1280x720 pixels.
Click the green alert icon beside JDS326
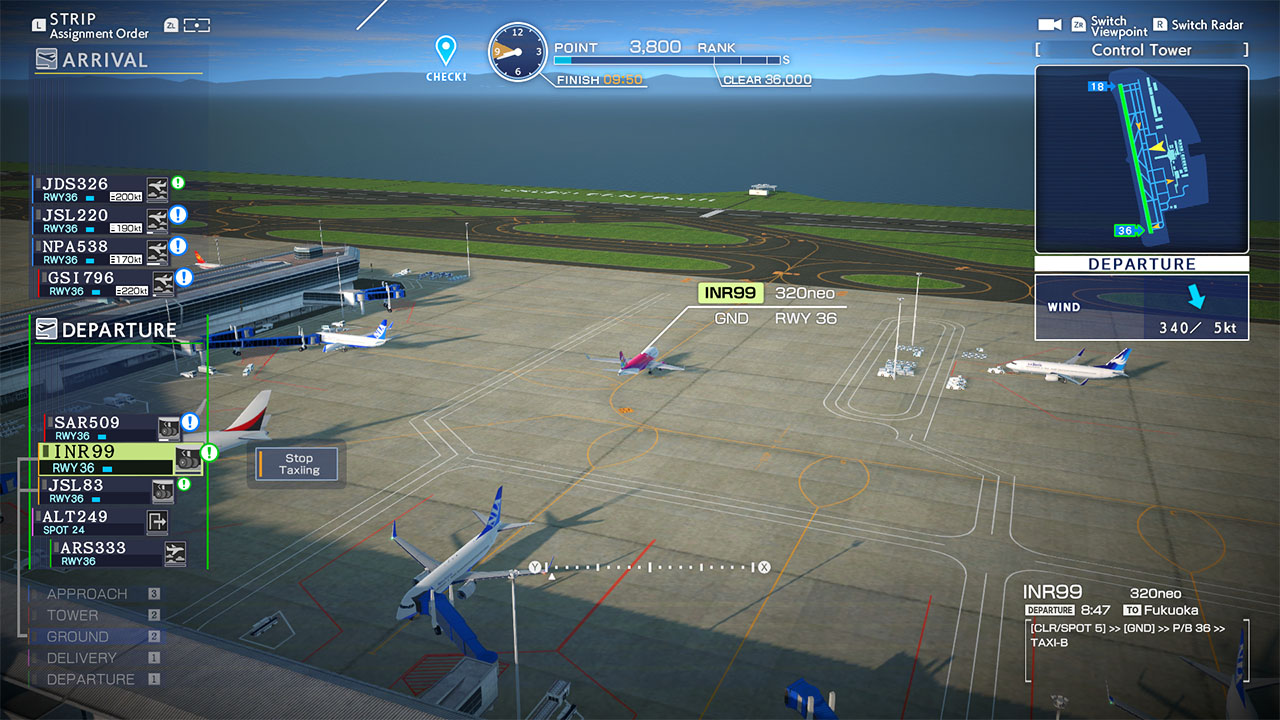(x=178, y=180)
